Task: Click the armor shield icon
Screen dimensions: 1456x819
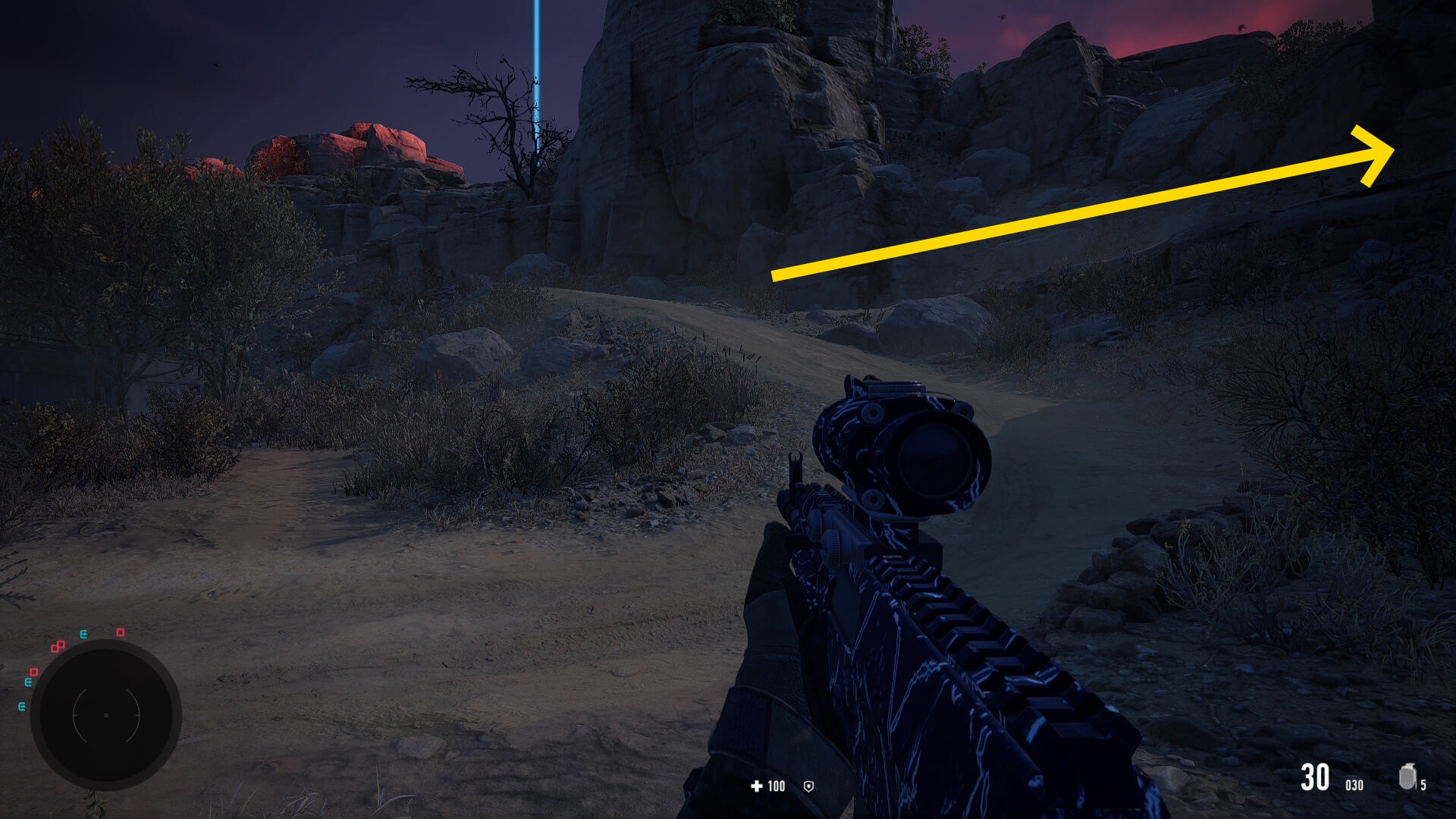Action: (808, 786)
